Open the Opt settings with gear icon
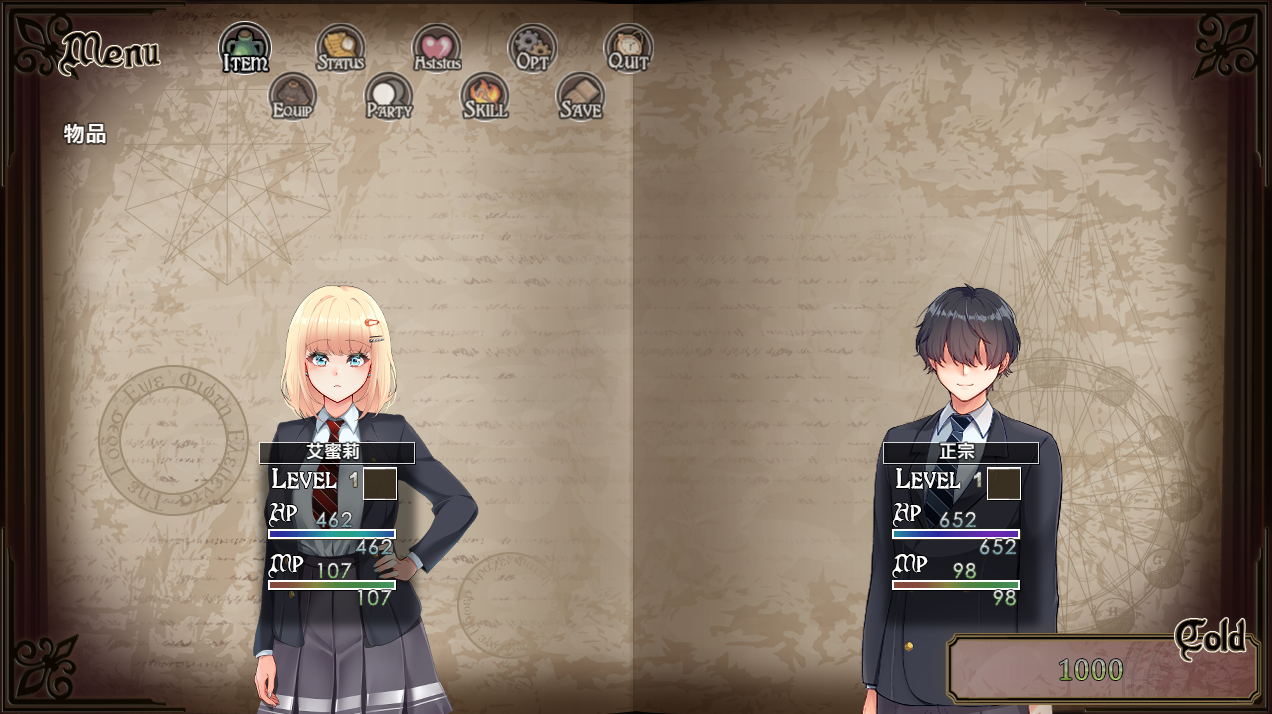The width and height of the screenshot is (1272, 714). [x=532, y=49]
